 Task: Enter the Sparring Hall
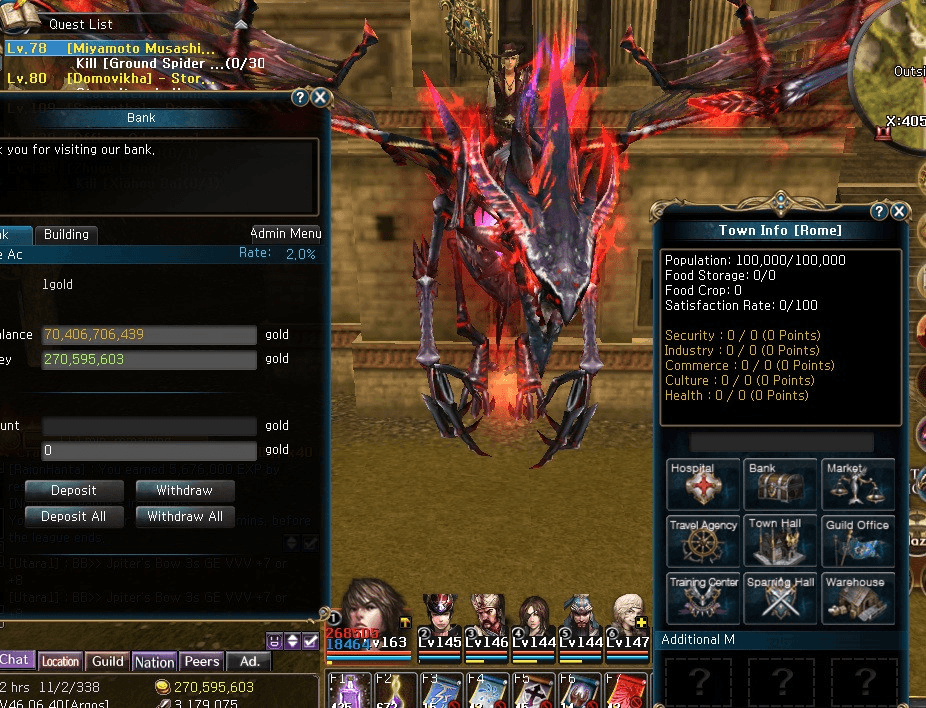tap(782, 598)
